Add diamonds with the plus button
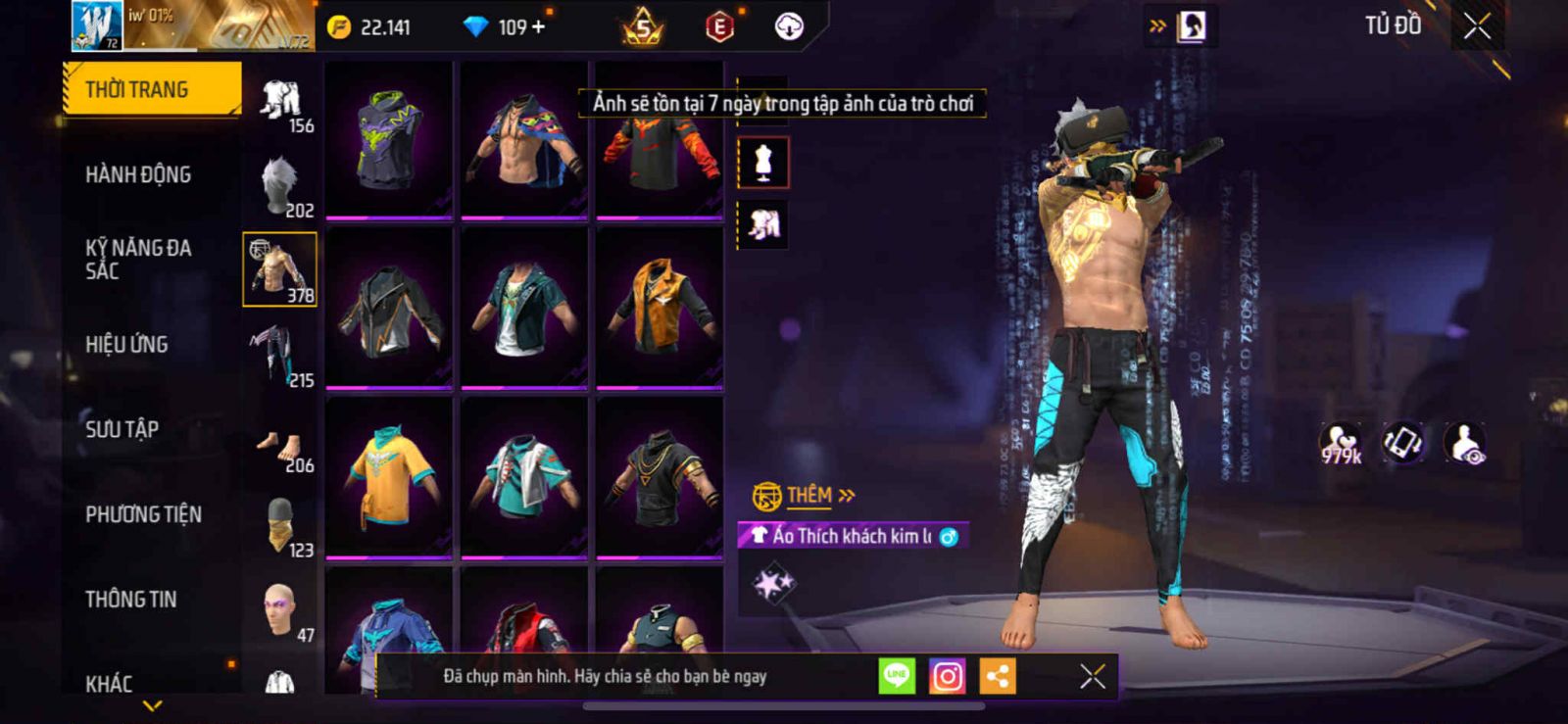 point(537,26)
